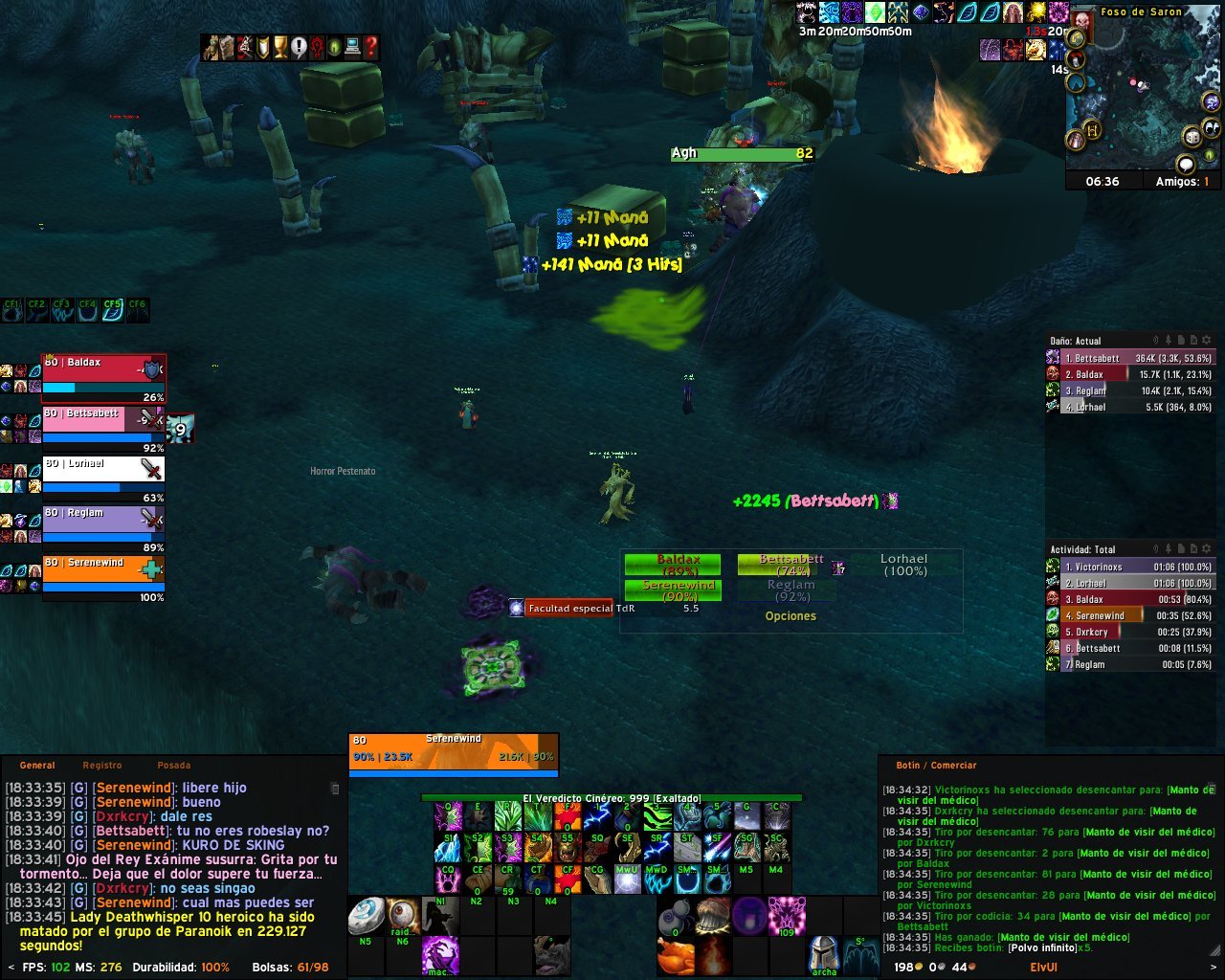Select Reglam's party frame
Screen dimensions: 1225x980
[x=103, y=518]
